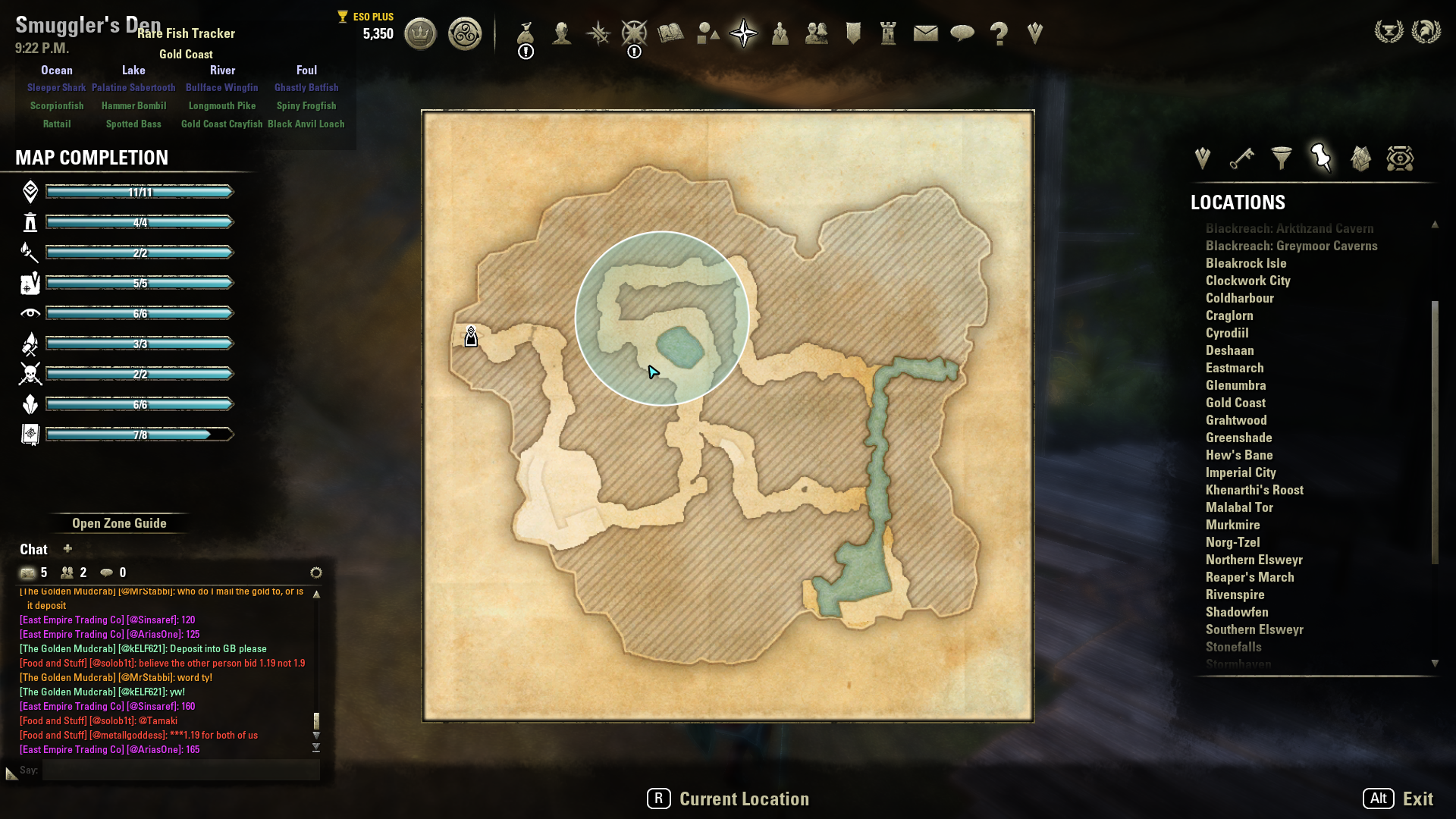Select Murkmire in the locations list
1456x819 pixels.
(1232, 525)
